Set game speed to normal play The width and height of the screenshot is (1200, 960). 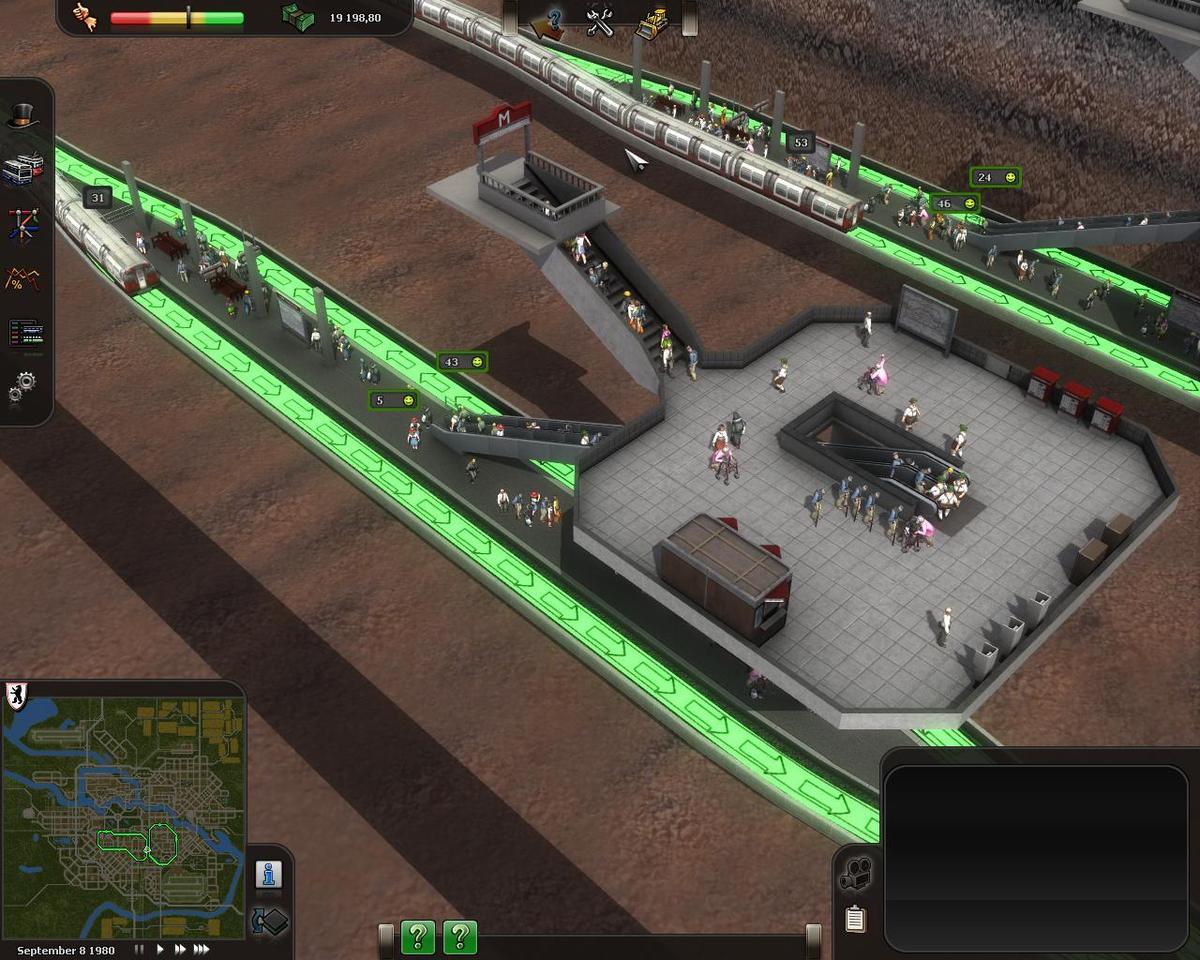coord(159,949)
